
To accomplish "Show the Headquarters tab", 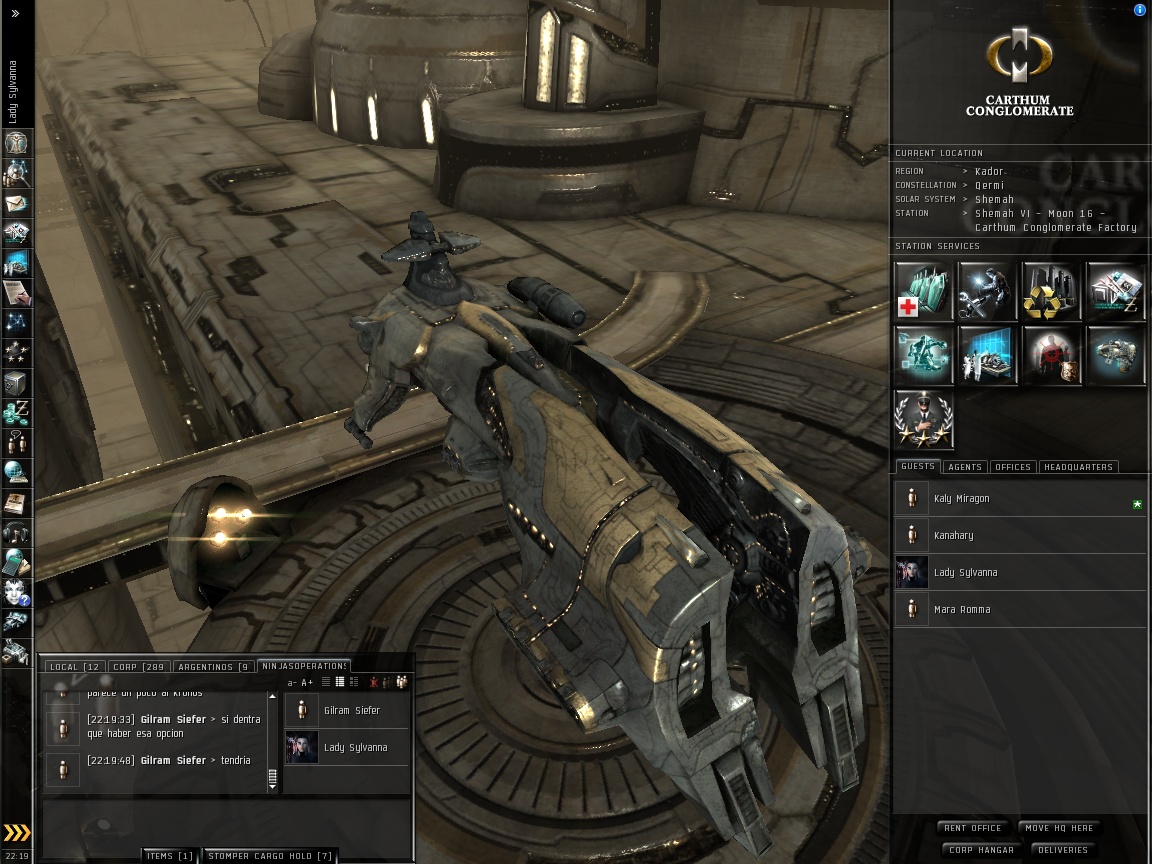I will [1078, 467].
